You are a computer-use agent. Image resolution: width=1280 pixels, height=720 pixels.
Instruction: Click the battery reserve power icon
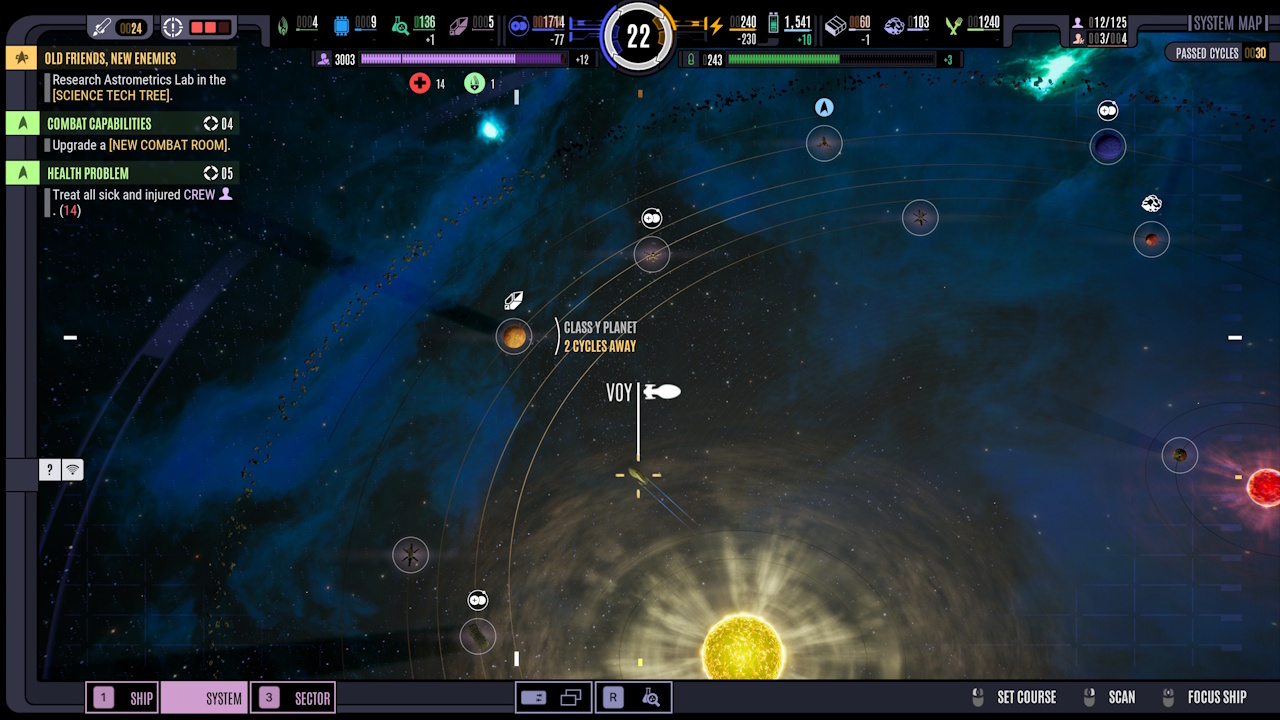pyautogui.click(x=775, y=26)
